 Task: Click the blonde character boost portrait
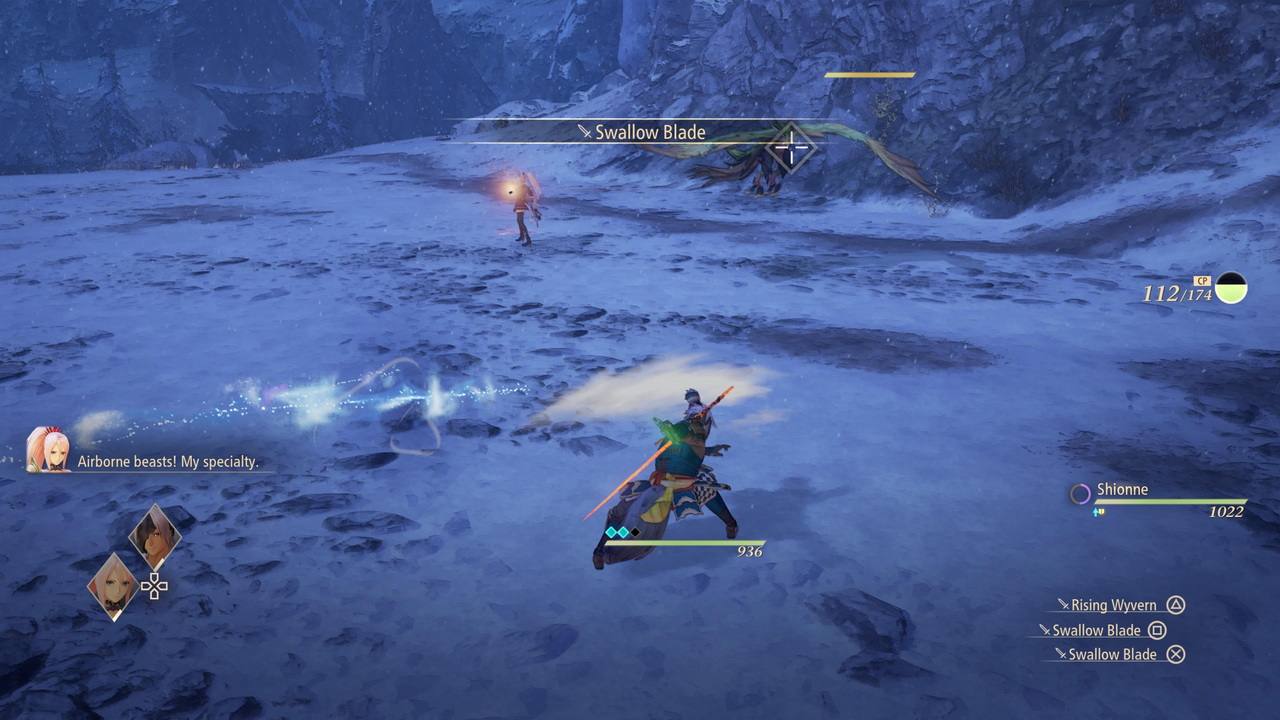pos(113,586)
